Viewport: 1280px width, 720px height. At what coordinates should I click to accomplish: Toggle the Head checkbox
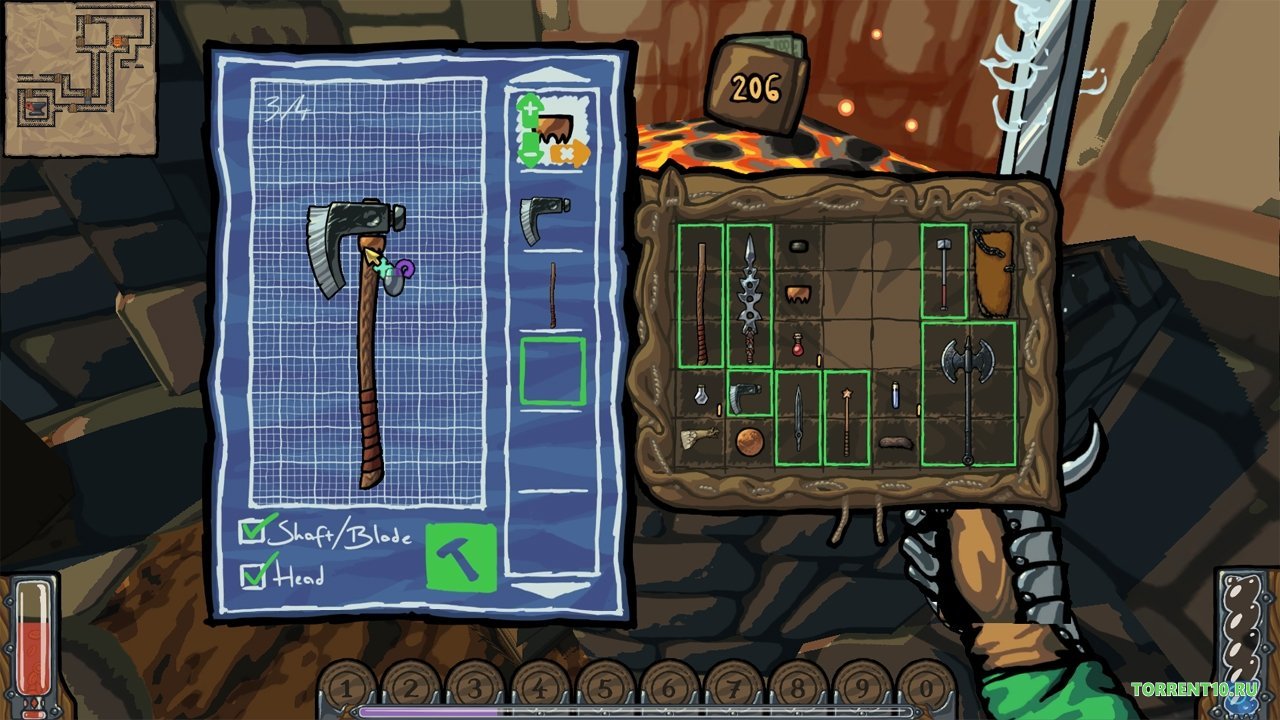(x=253, y=576)
